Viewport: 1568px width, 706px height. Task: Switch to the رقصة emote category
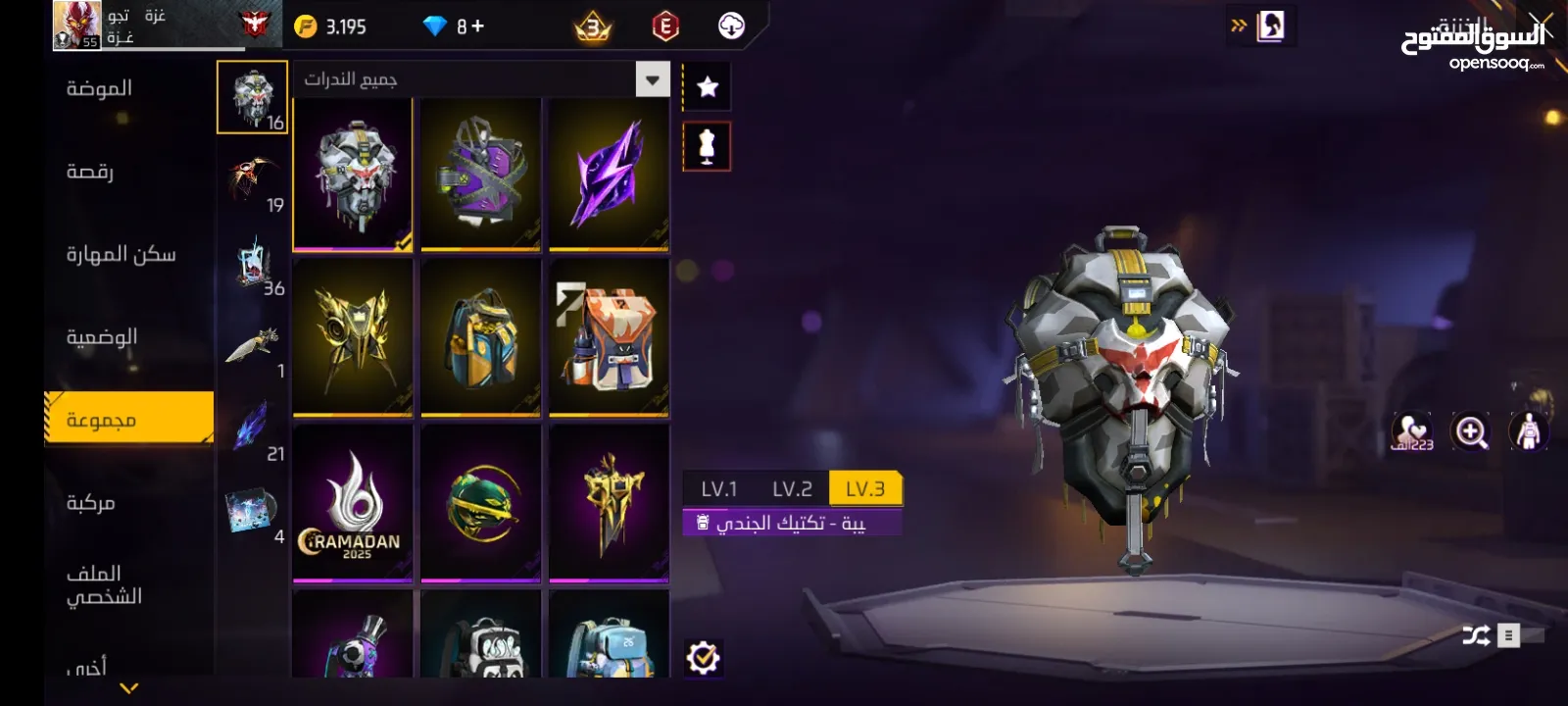90,173
